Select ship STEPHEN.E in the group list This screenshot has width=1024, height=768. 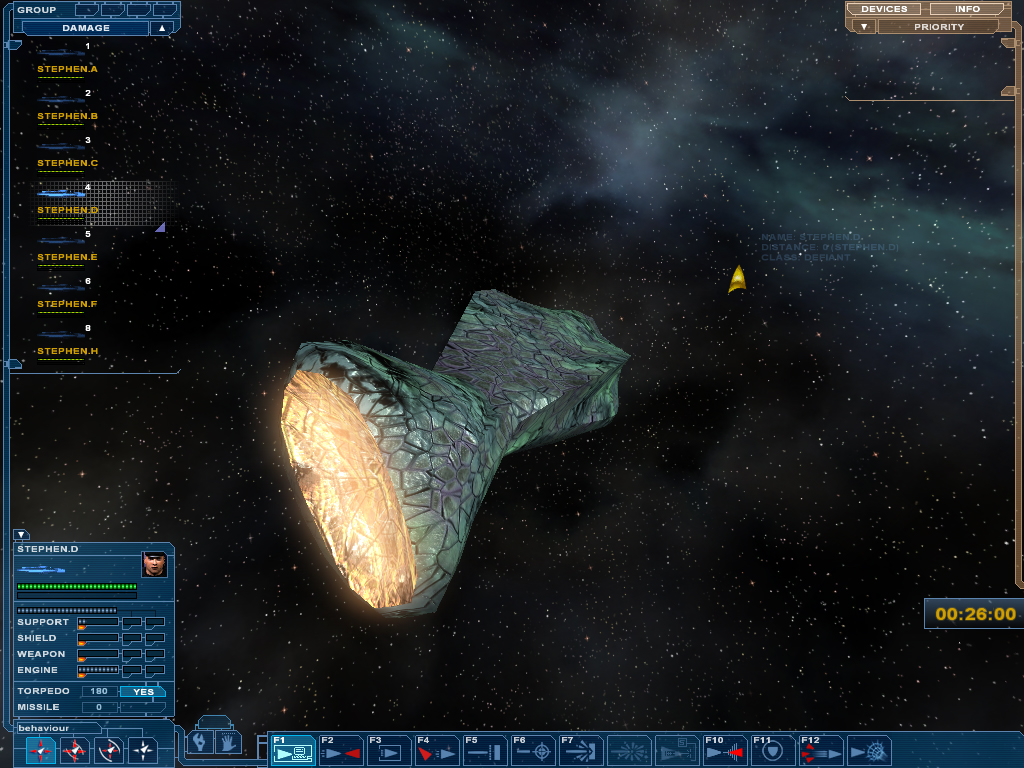pyautogui.click(x=66, y=257)
